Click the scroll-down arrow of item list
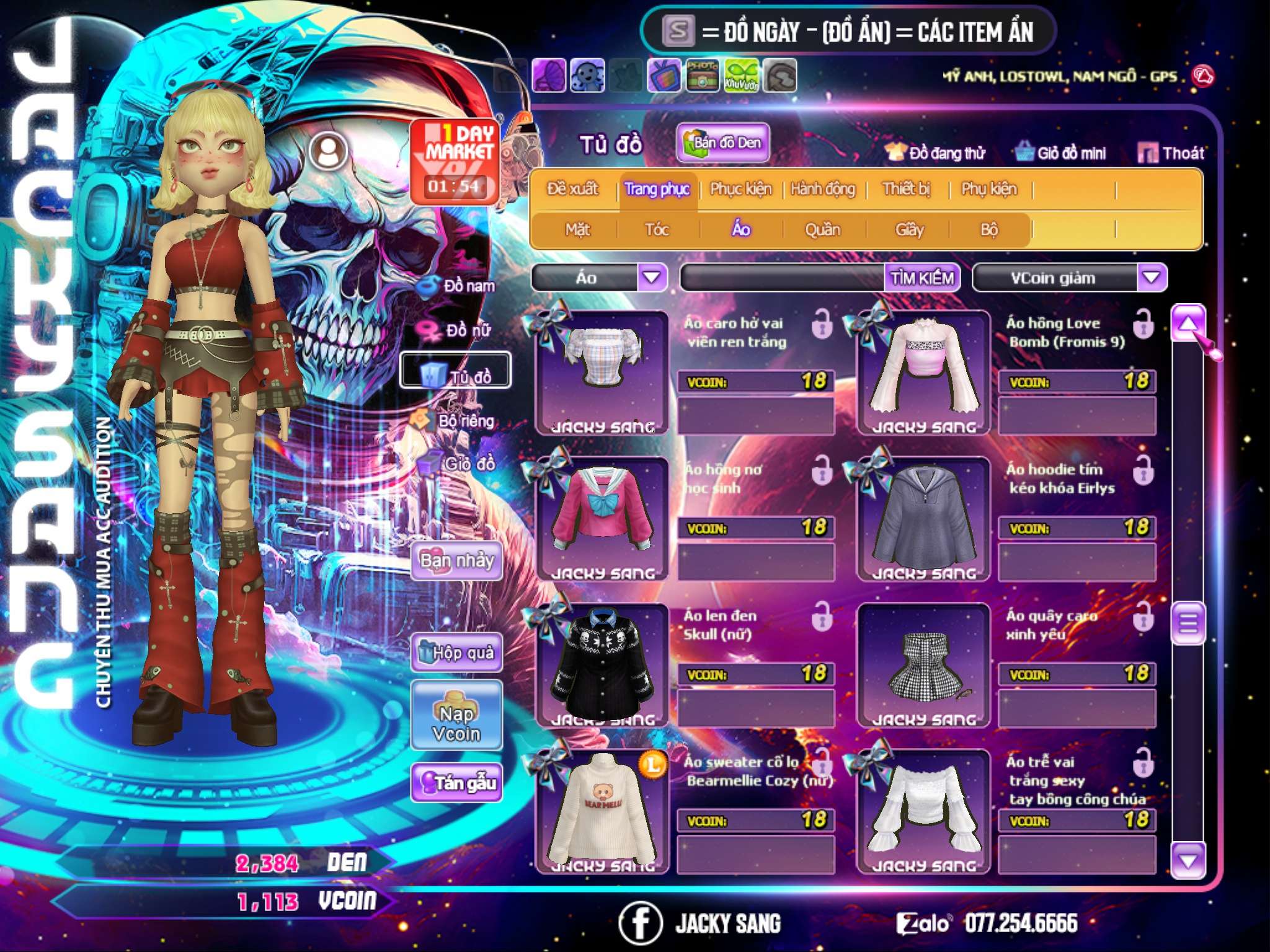The height and width of the screenshot is (952, 1270). (x=1188, y=860)
